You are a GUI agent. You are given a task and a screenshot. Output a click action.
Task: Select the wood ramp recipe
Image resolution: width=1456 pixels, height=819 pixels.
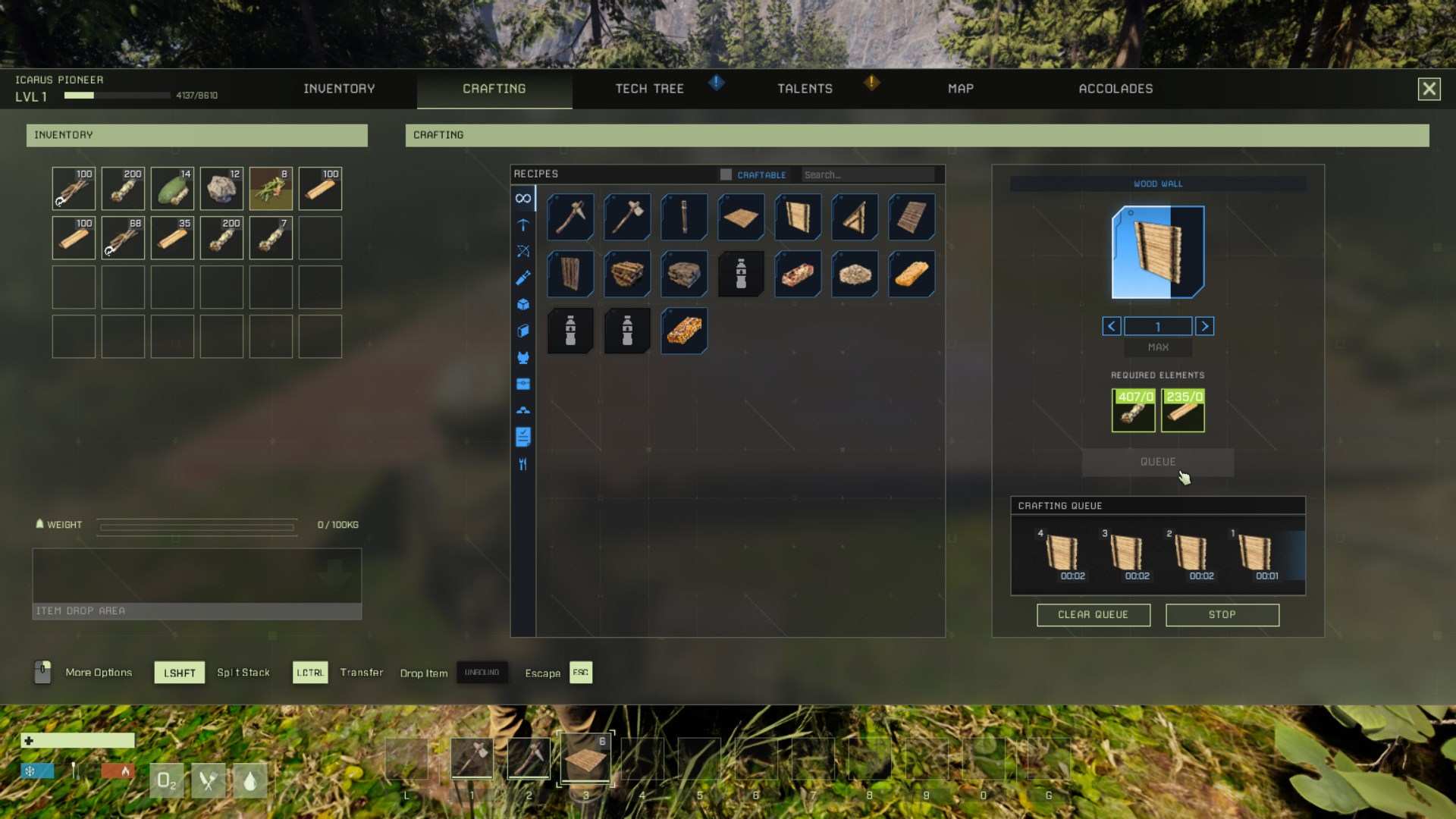(855, 217)
